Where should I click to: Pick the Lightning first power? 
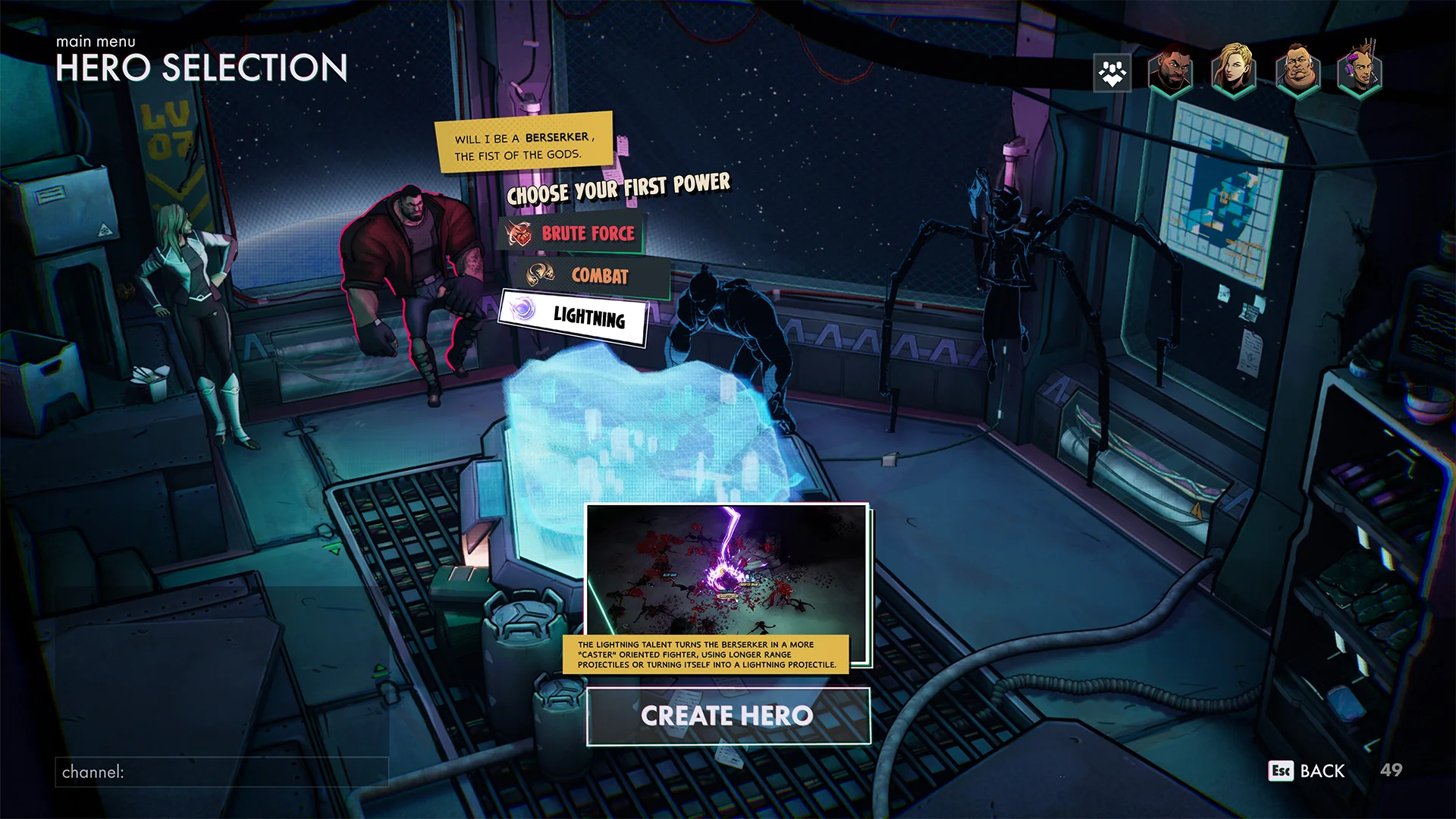[x=573, y=316]
